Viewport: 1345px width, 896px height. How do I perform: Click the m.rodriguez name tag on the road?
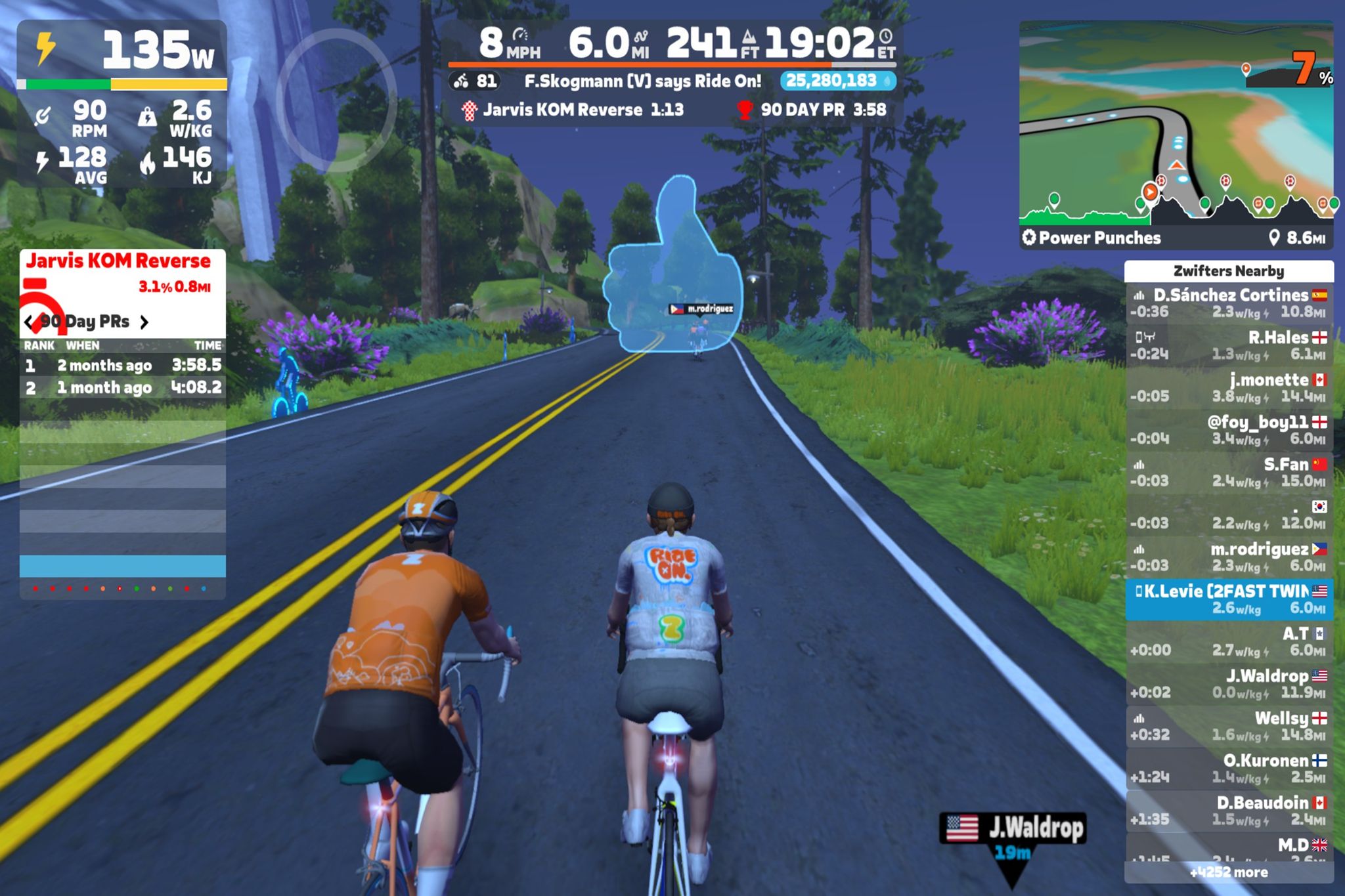pyautogui.click(x=701, y=309)
